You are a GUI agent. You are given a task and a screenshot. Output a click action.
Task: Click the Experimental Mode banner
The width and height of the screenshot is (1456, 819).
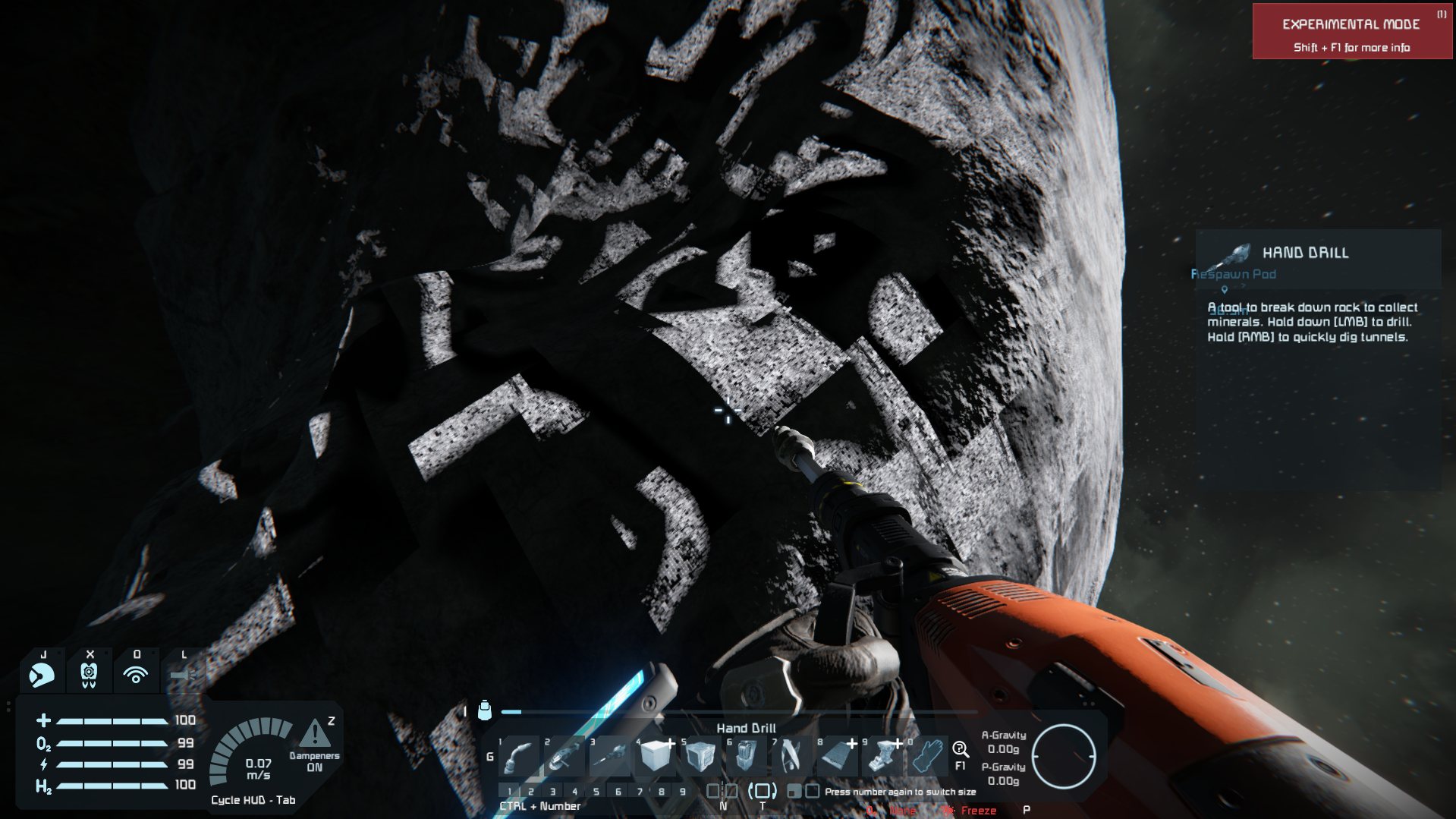coord(1351,32)
